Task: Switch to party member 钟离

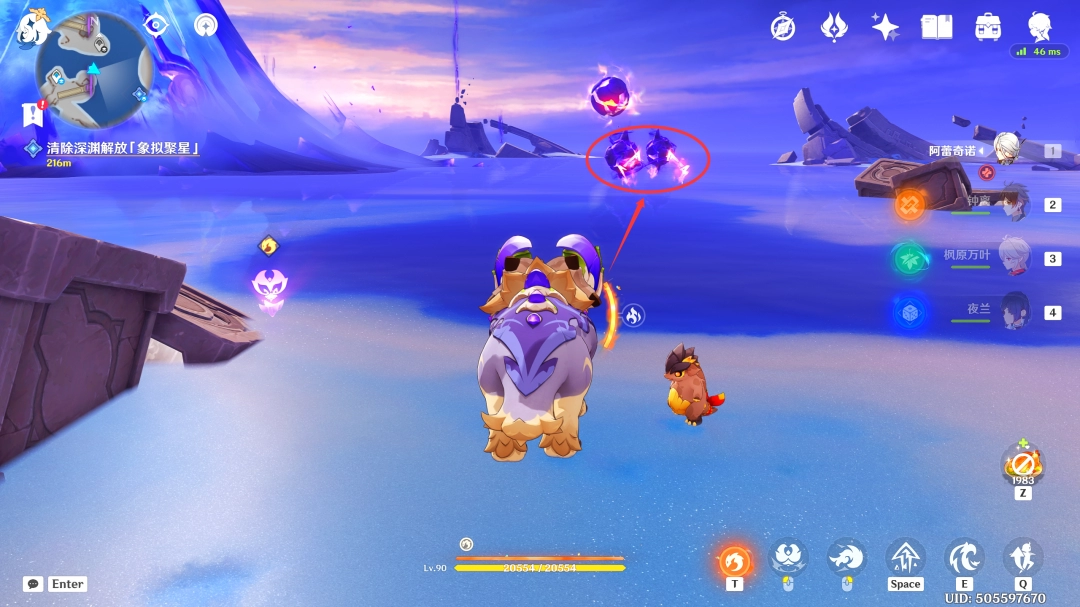Action: pos(1014,204)
